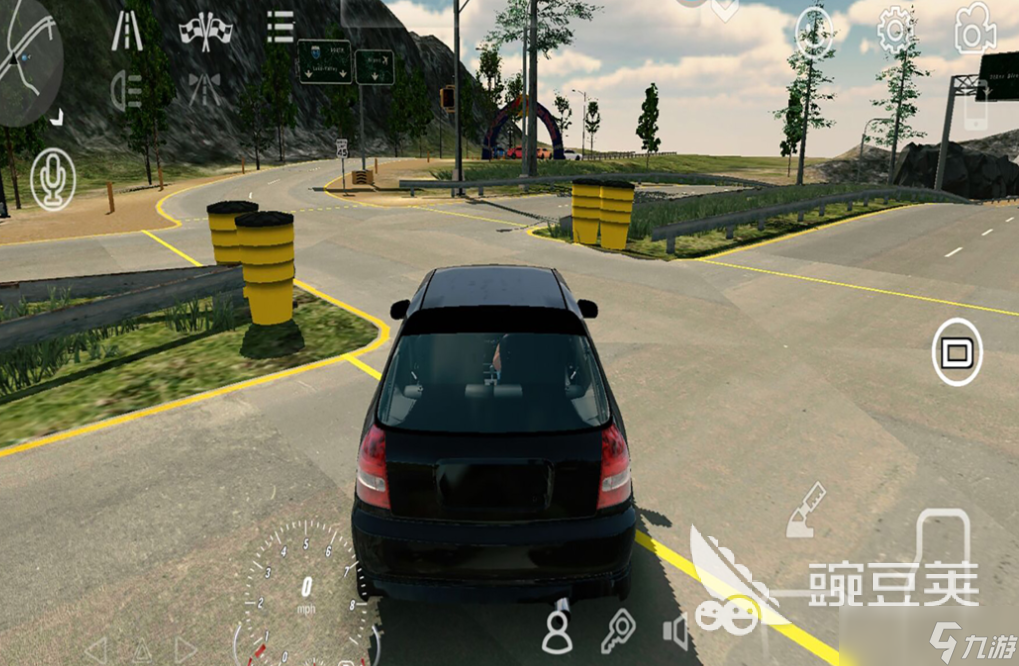Image resolution: width=1019 pixels, height=666 pixels.
Task: Sound the horn speaker icon
Action: coord(676,632)
